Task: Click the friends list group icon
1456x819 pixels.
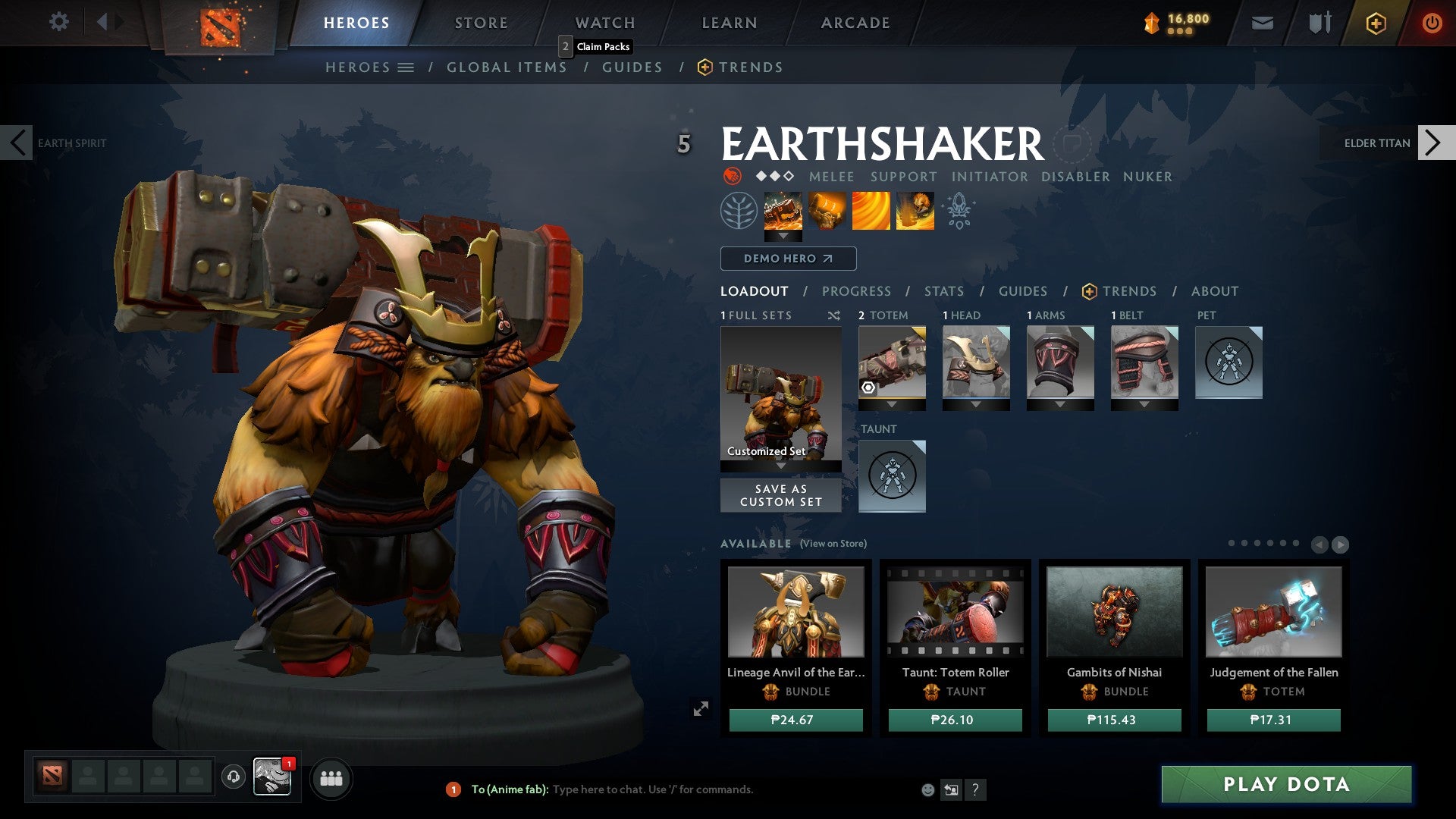Action: click(x=331, y=778)
